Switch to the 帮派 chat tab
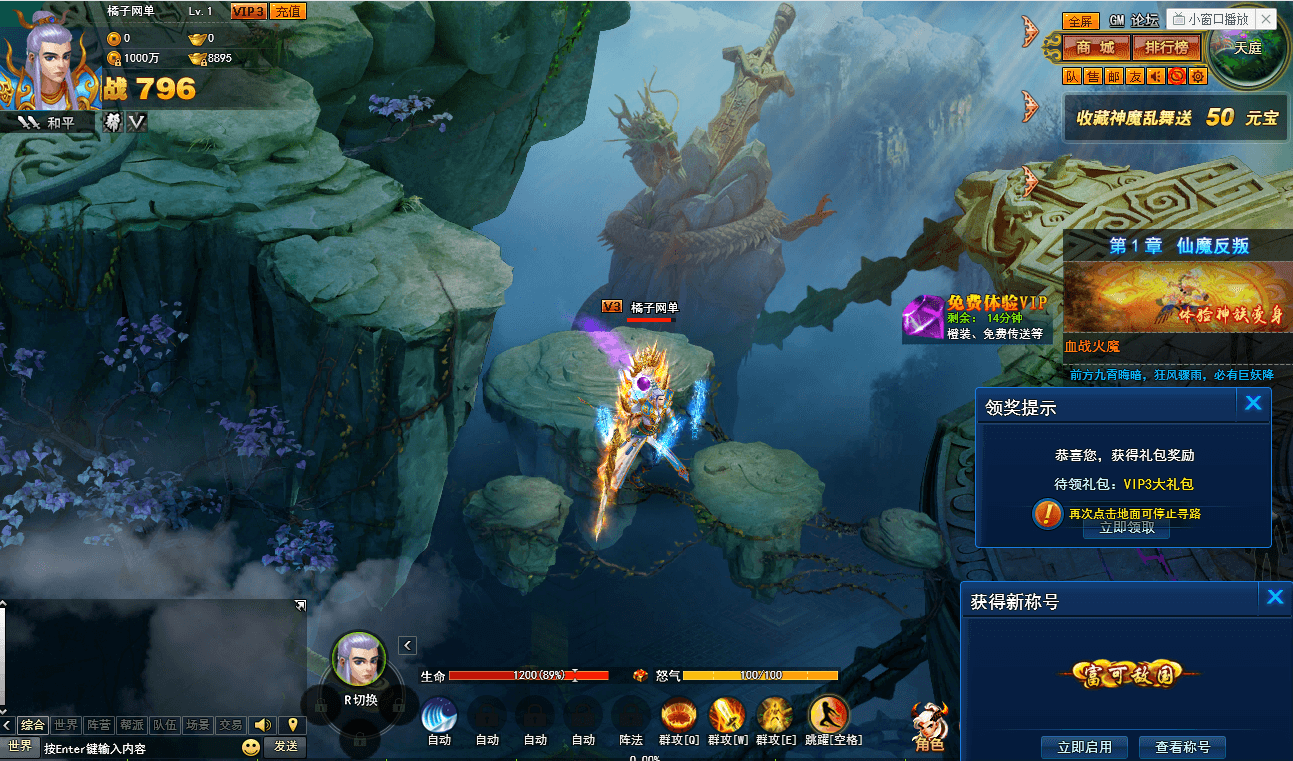The height and width of the screenshot is (761, 1293). pyautogui.click(x=132, y=725)
